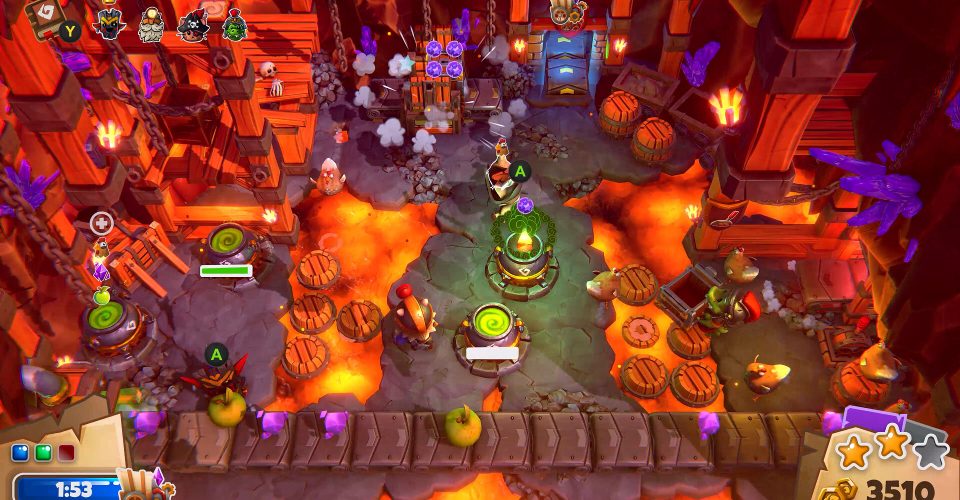Select the green goblin character portrait
This screenshot has height=500, width=960.
click(x=234, y=24)
